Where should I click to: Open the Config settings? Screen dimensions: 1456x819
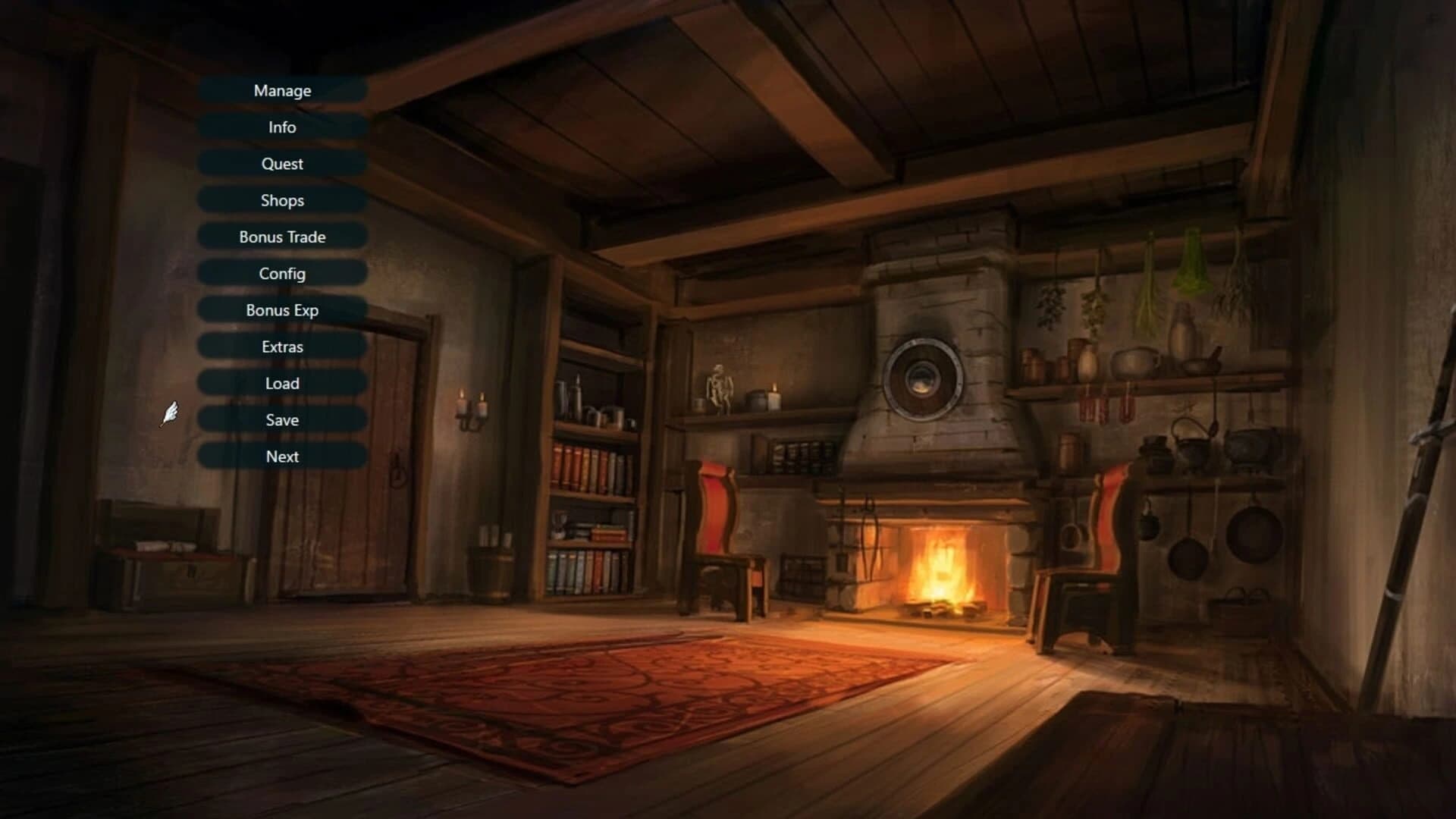[x=281, y=273]
